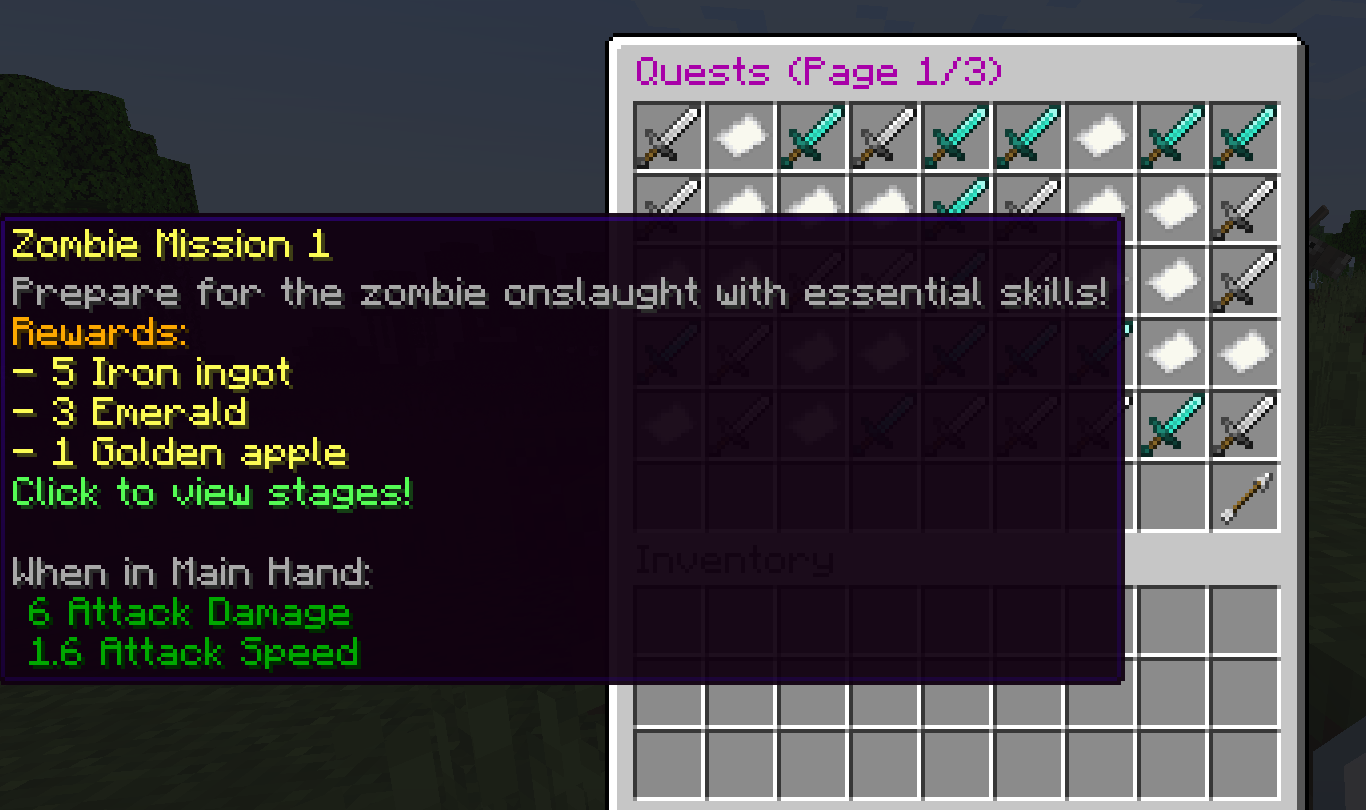Open the second iron sword quest in row one
The height and width of the screenshot is (810, 1366).
pyautogui.click(x=884, y=137)
